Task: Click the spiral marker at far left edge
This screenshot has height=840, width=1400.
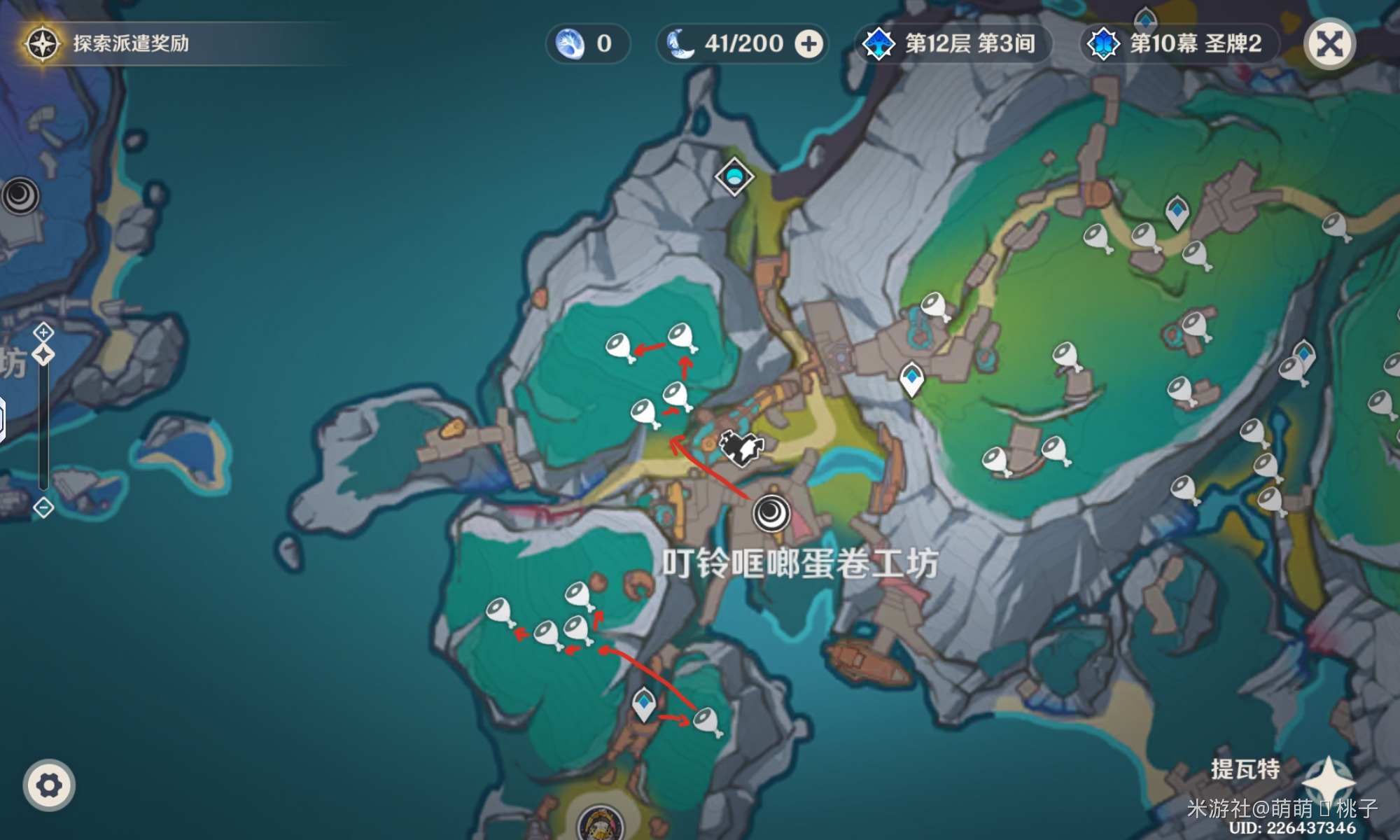Action: pos(20,195)
